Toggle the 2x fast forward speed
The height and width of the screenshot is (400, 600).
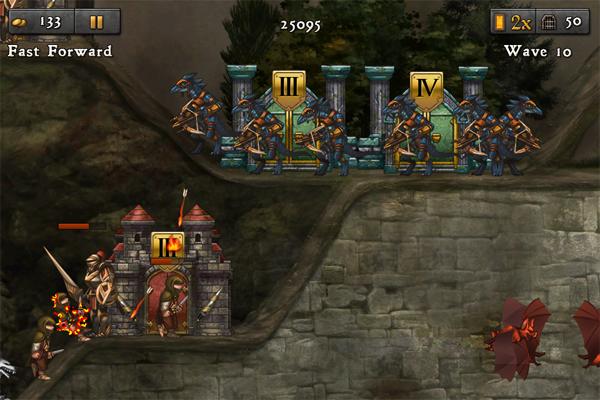513,22
